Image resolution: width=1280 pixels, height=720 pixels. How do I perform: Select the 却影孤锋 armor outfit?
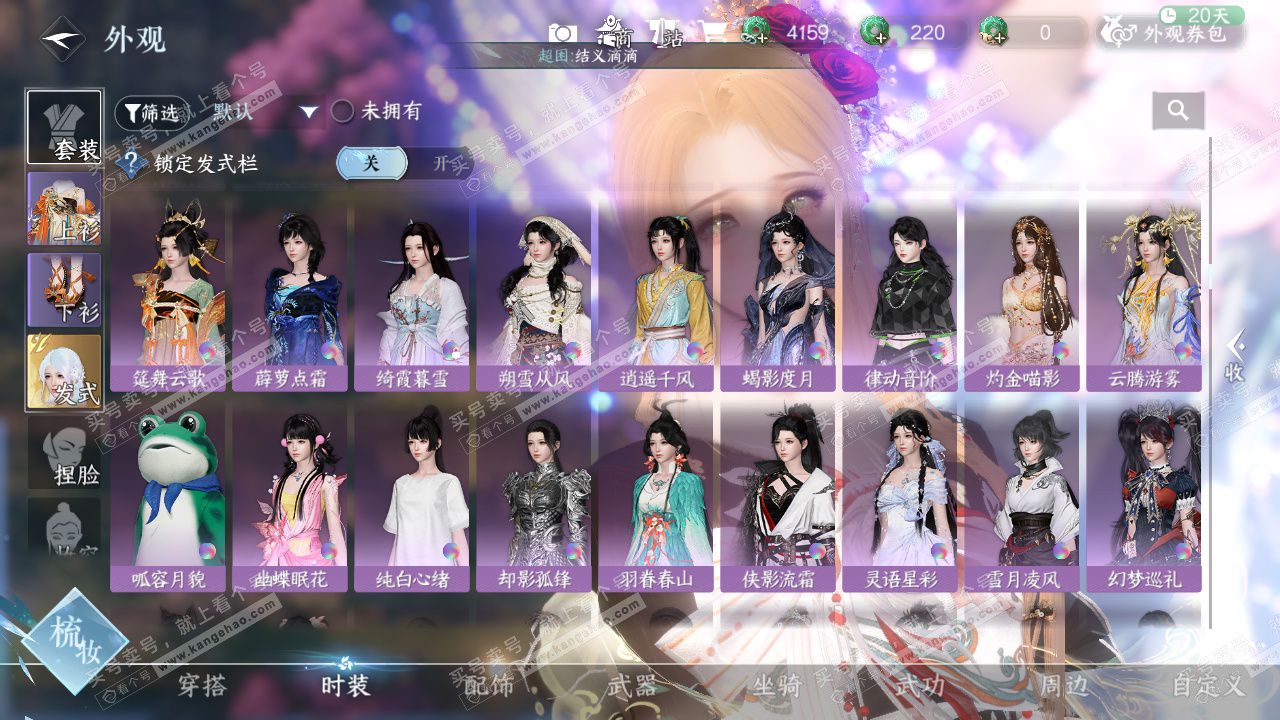pos(535,497)
